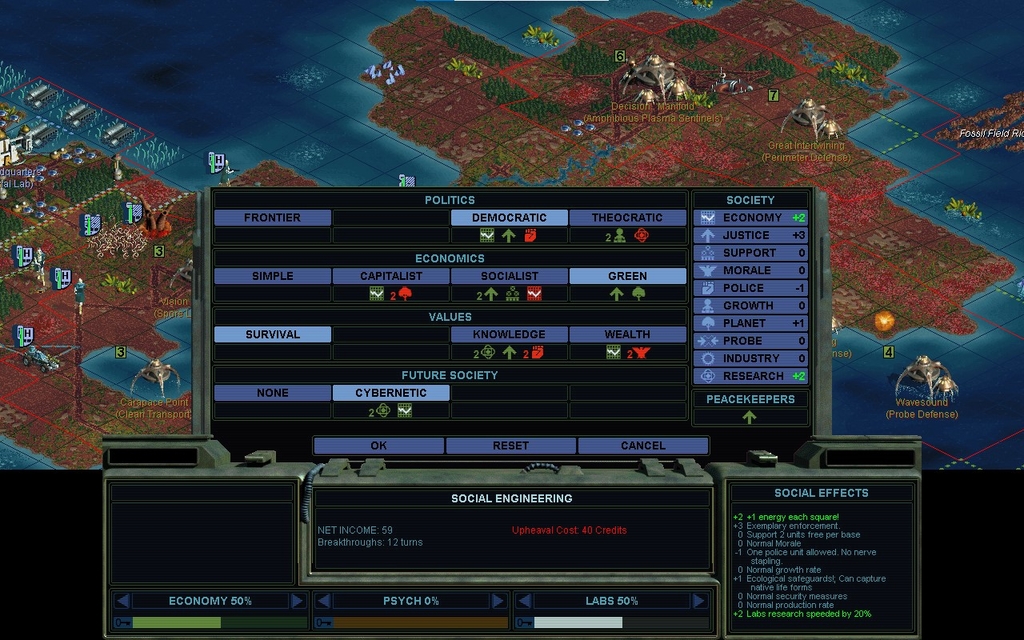Select Green economics

627,276
